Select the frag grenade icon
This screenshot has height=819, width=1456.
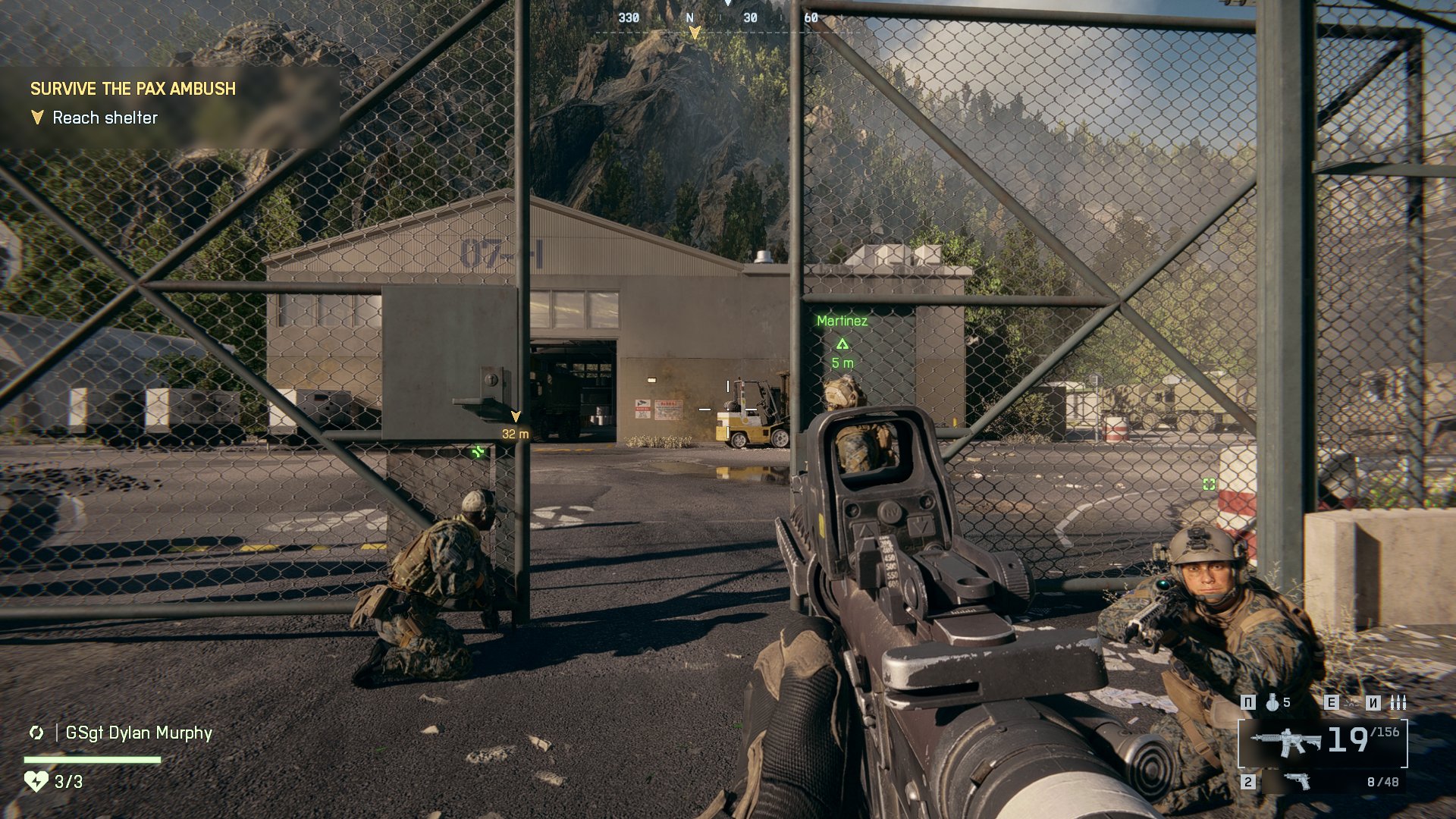[1272, 703]
